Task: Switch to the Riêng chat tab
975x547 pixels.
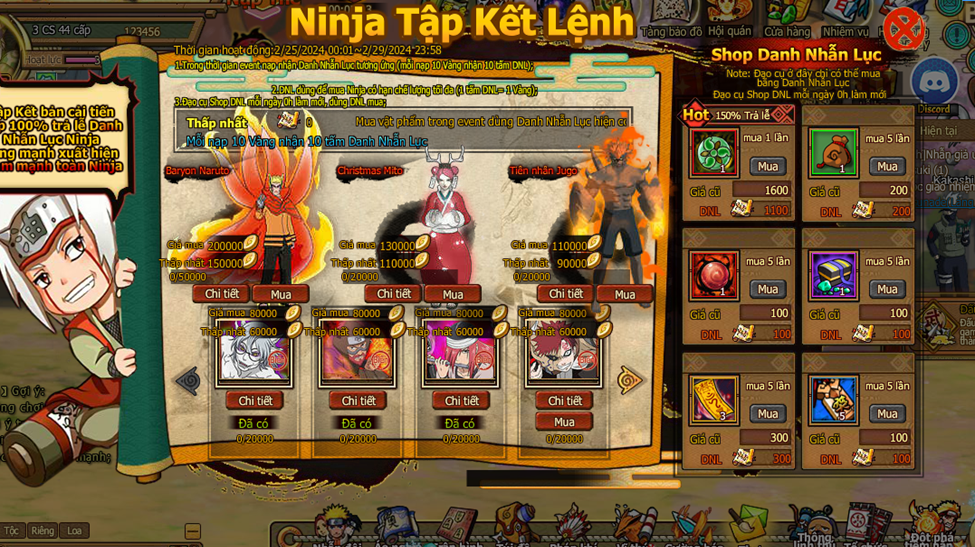Action: click(x=42, y=531)
